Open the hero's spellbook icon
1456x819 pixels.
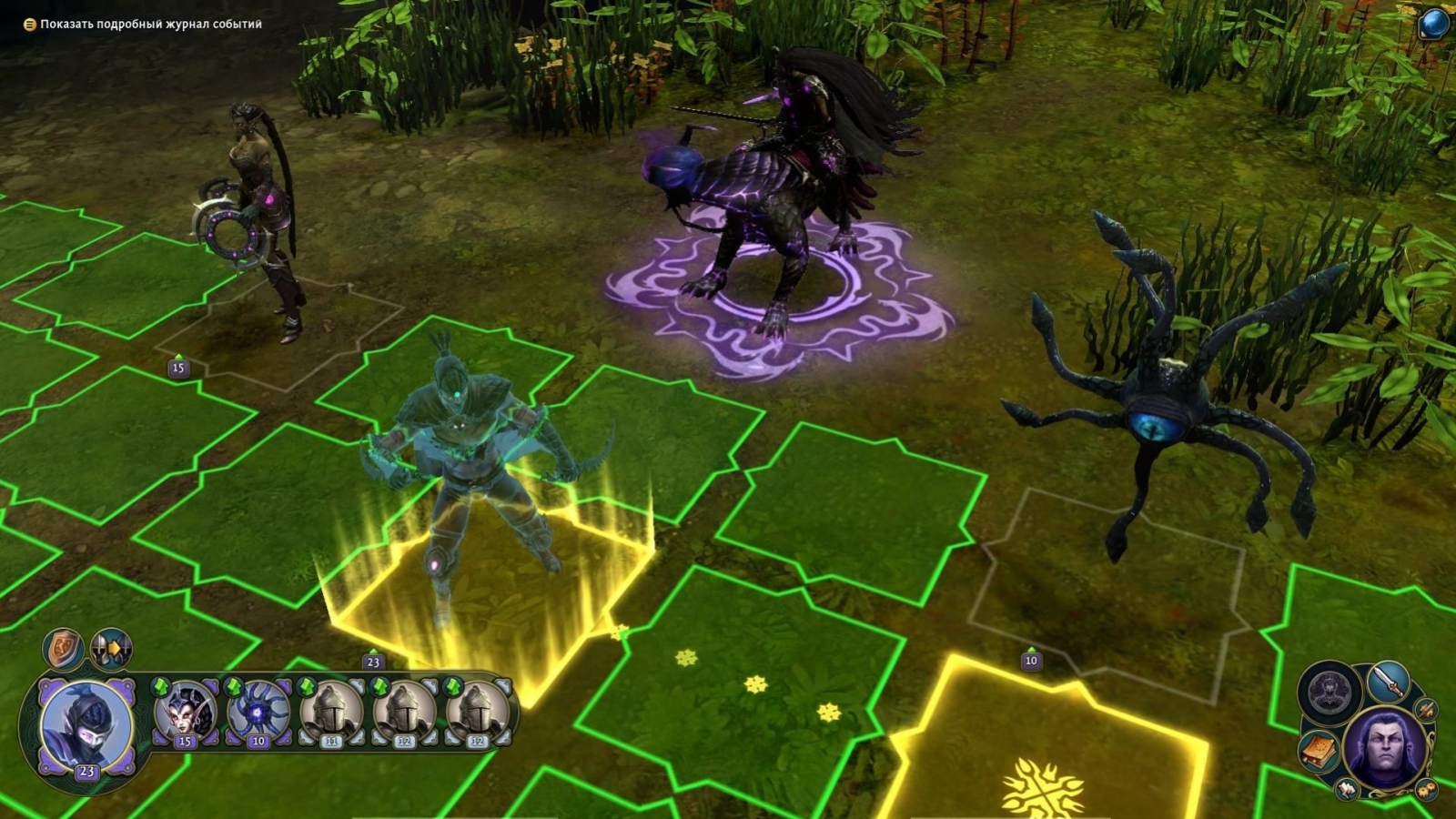[x=1318, y=750]
